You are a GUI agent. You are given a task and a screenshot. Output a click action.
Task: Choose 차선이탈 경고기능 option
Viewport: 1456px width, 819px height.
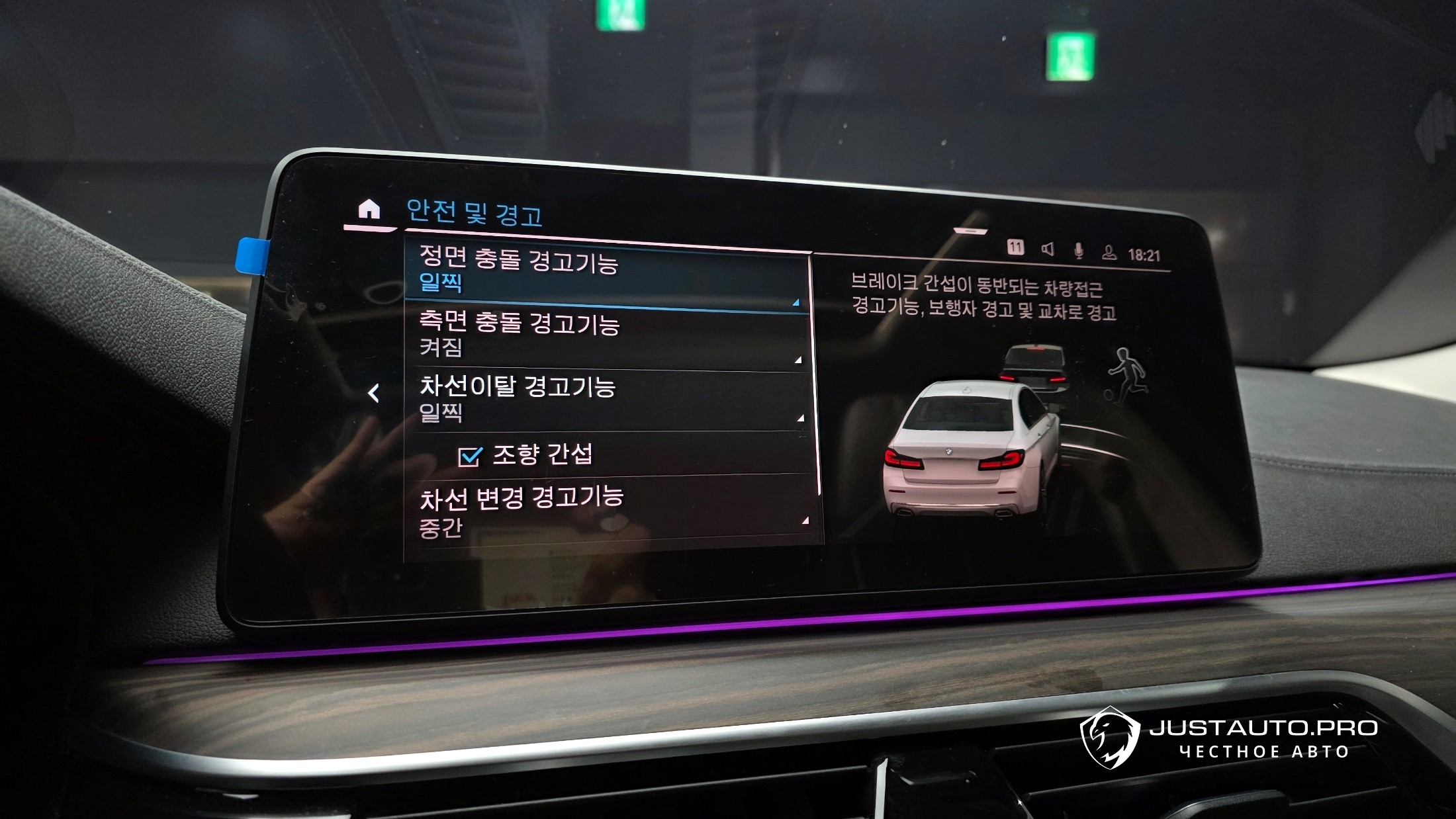606,399
